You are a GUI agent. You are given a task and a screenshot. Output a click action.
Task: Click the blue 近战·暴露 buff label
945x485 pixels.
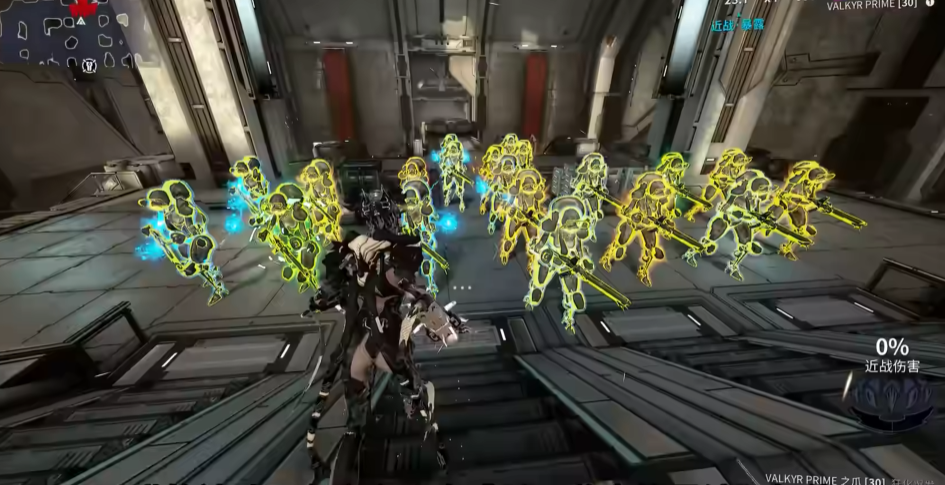click(x=737, y=23)
